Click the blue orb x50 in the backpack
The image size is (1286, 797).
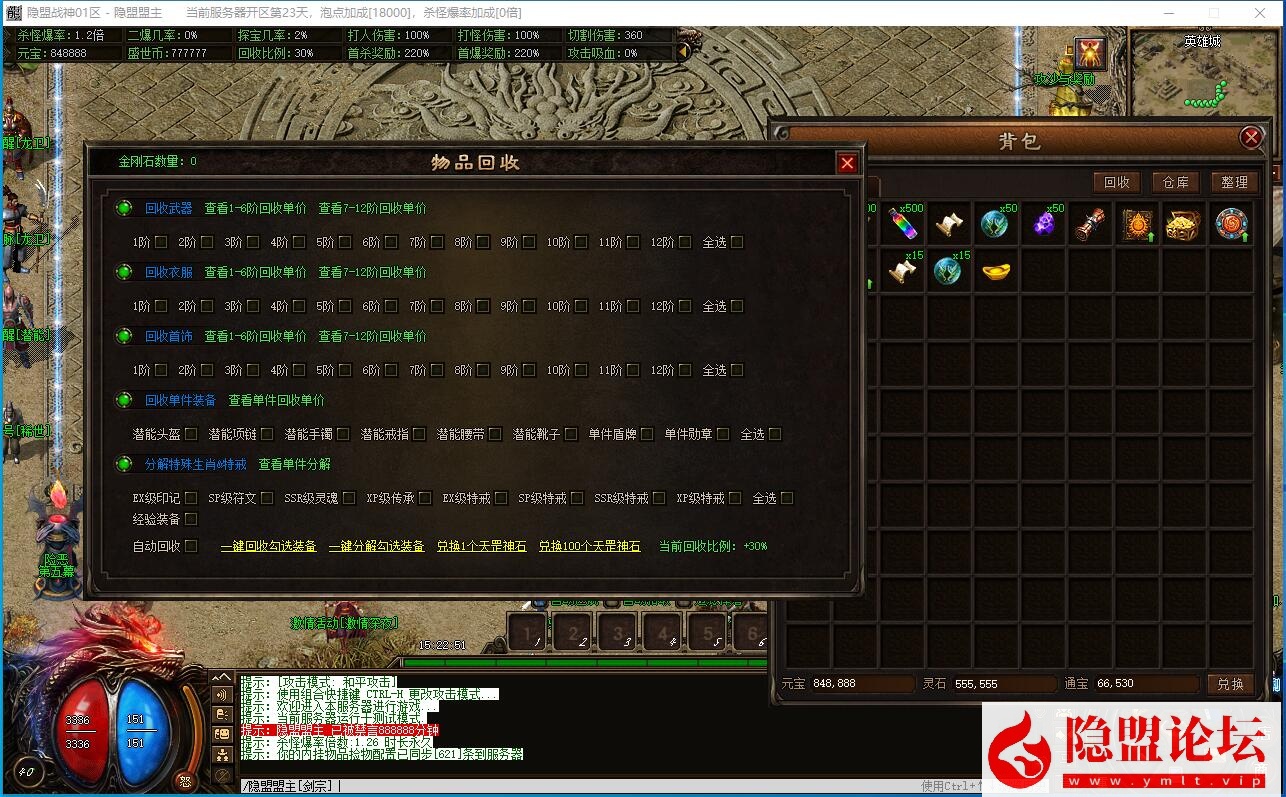995,222
